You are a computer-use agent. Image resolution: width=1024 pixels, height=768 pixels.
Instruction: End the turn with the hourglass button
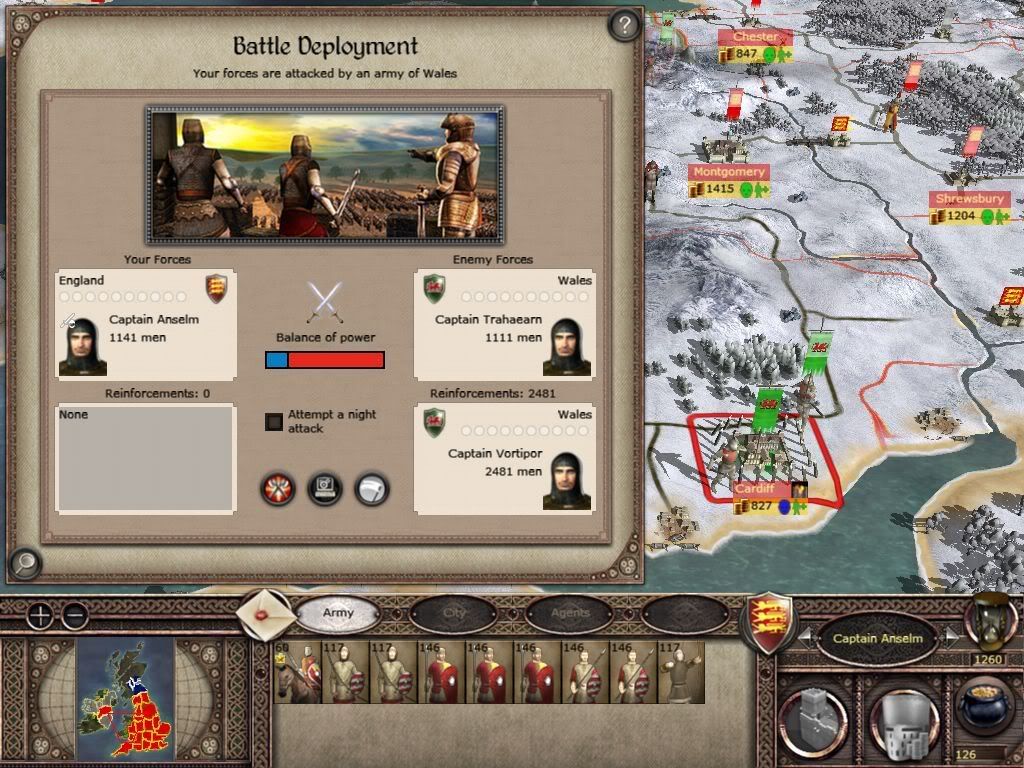coord(989,622)
